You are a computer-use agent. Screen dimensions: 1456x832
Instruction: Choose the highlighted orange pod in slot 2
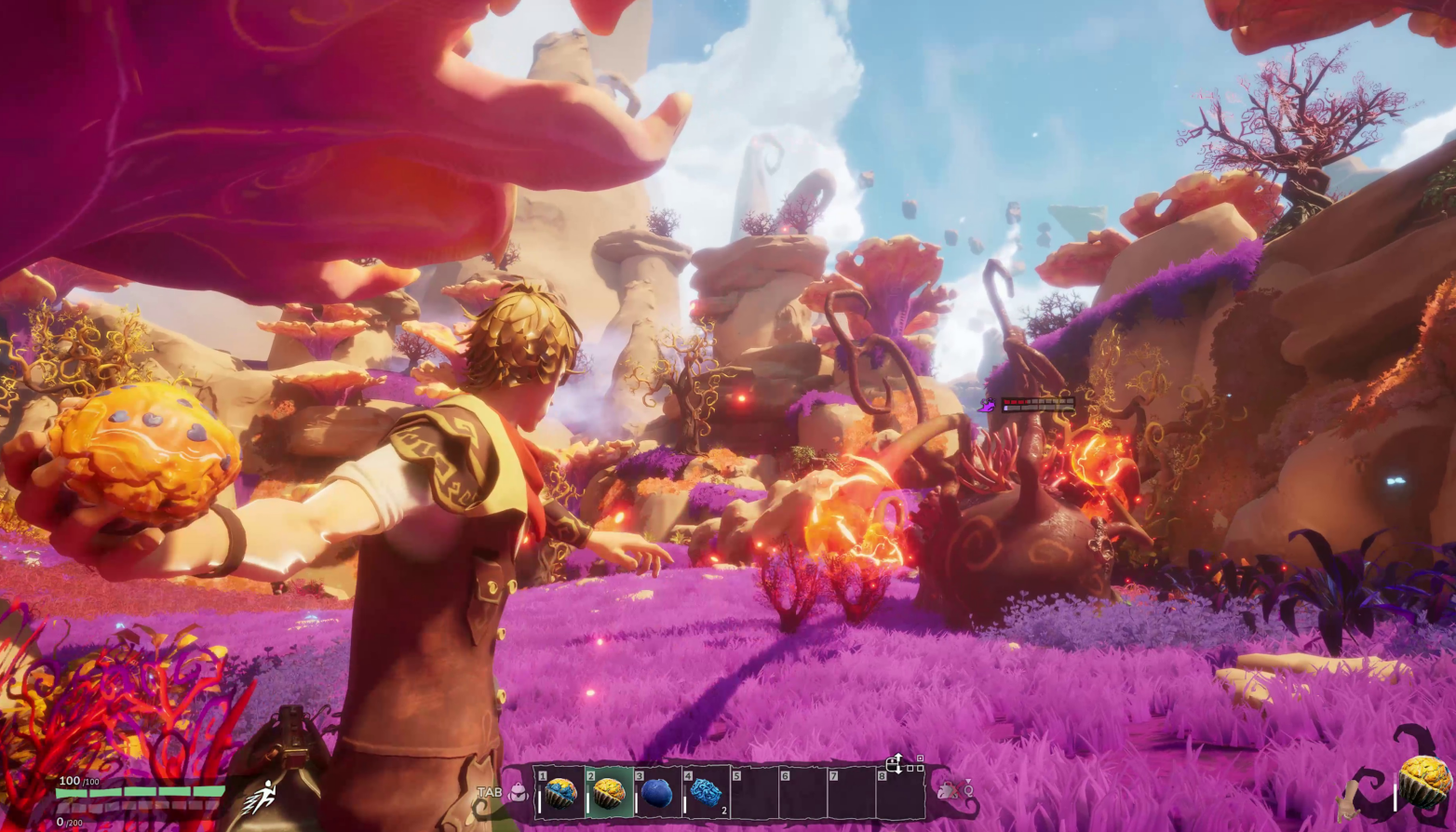click(609, 794)
